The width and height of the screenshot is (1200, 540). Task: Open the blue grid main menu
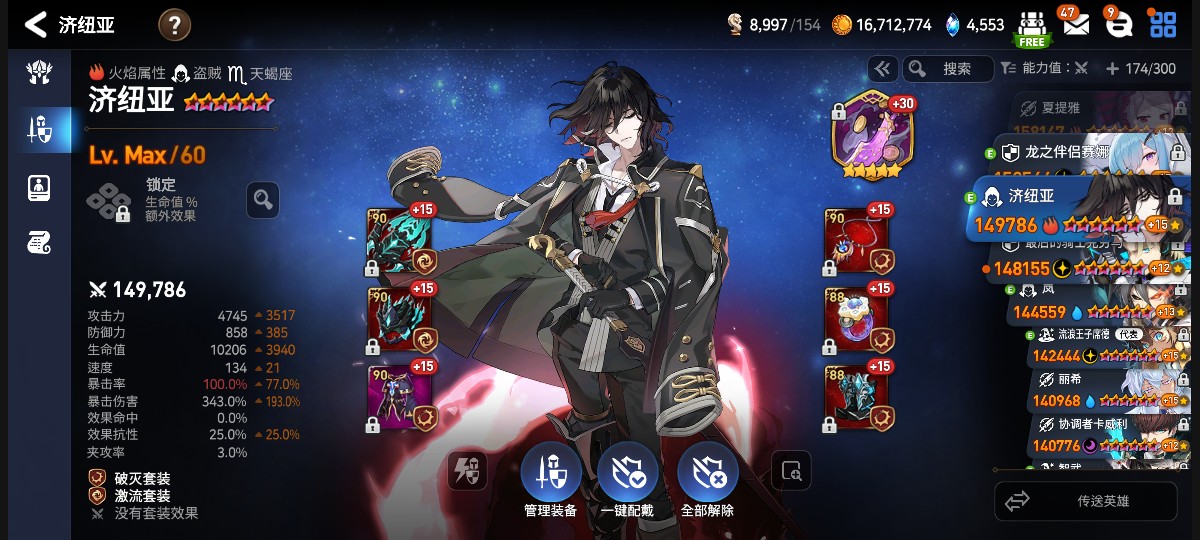[1162, 25]
